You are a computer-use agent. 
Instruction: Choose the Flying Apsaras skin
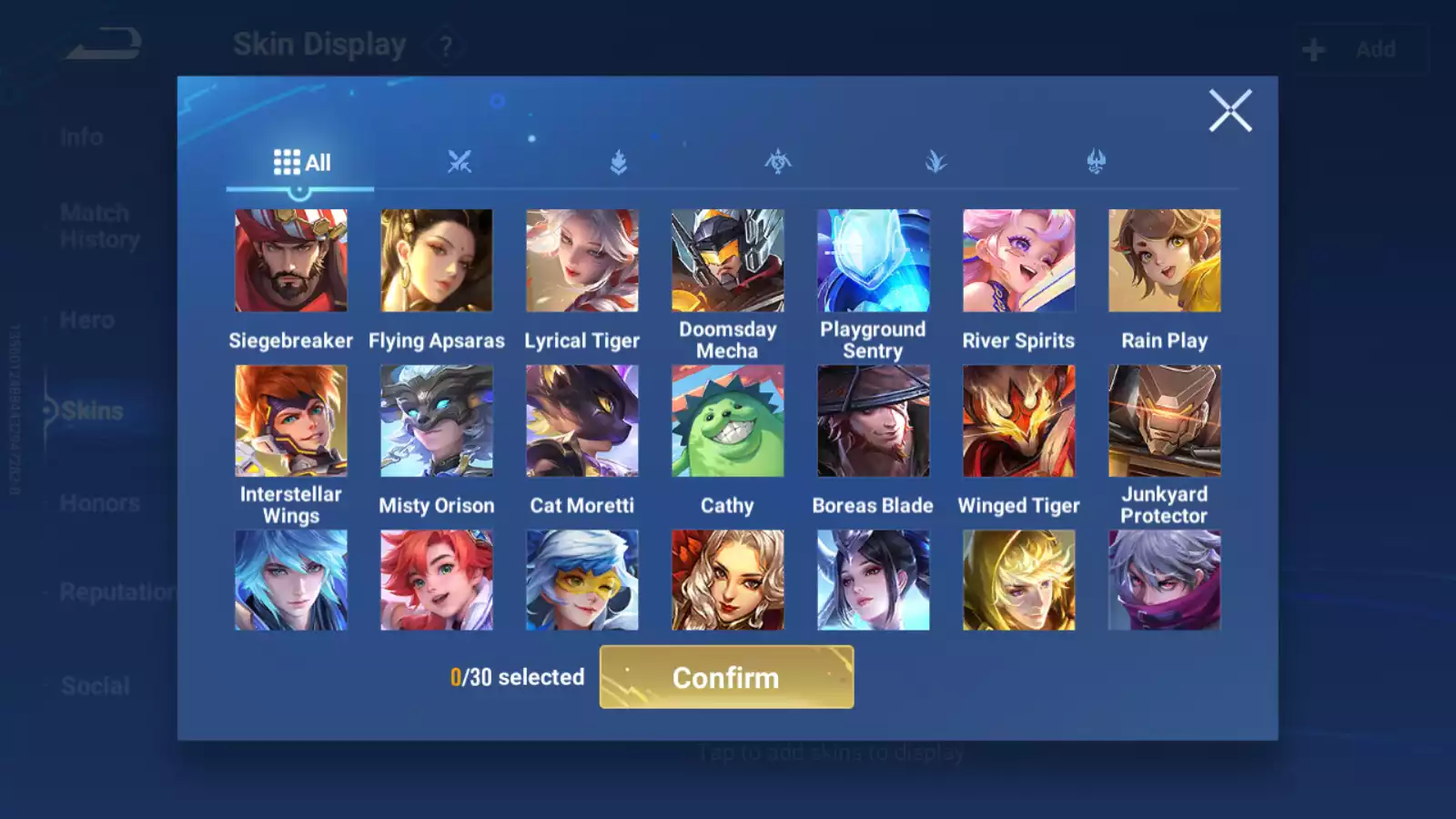pos(437,261)
